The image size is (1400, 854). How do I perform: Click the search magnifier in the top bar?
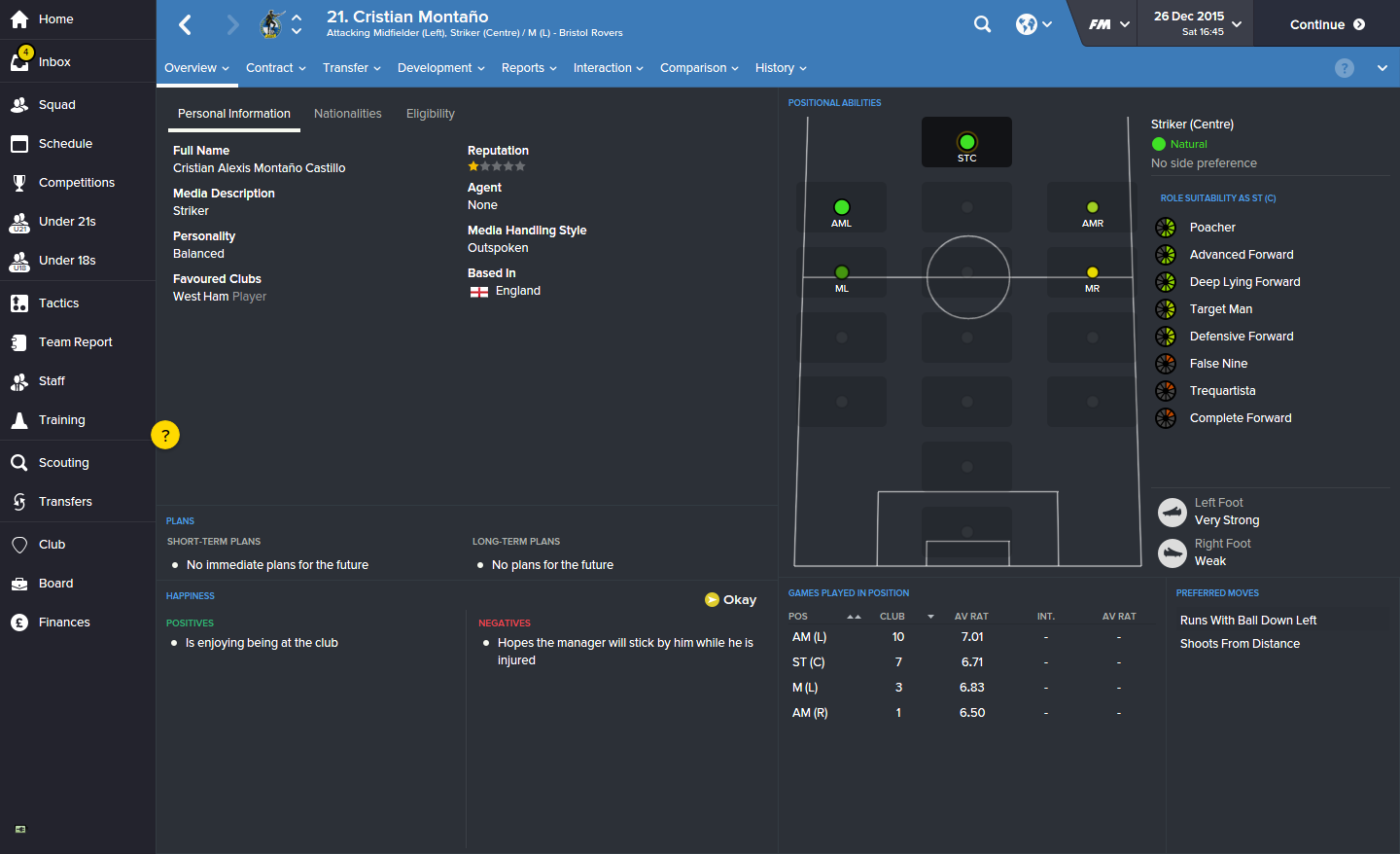point(982,23)
